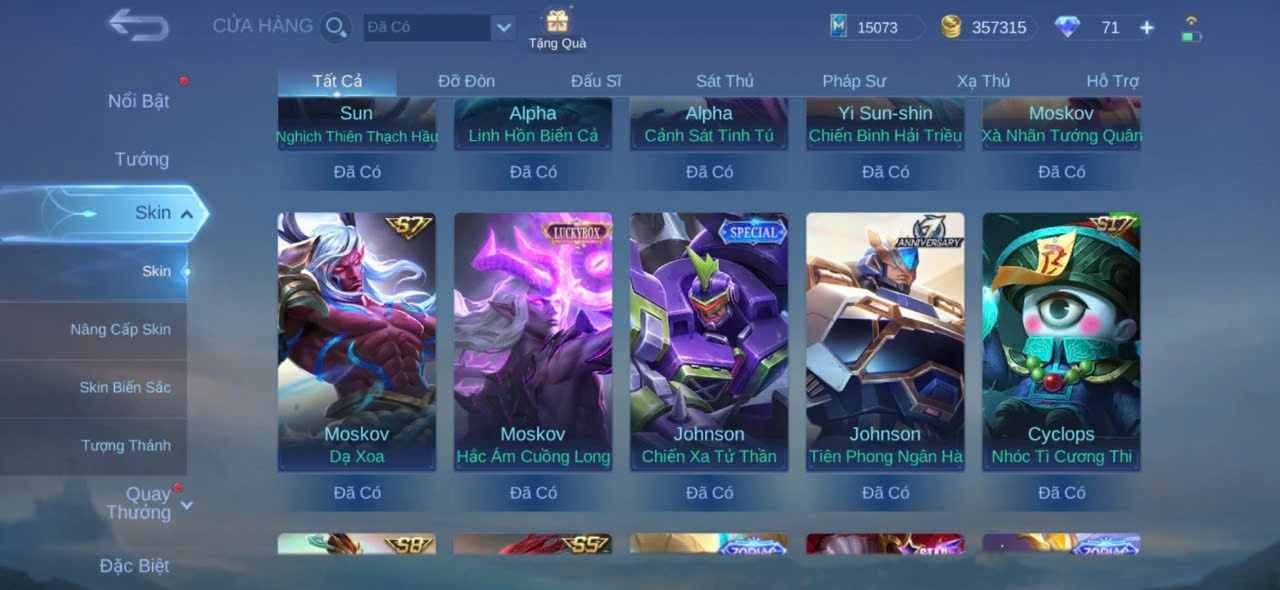The height and width of the screenshot is (590, 1280).
Task: Open the Đã Có filter dropdown
Action: click(x=503, y=27)
